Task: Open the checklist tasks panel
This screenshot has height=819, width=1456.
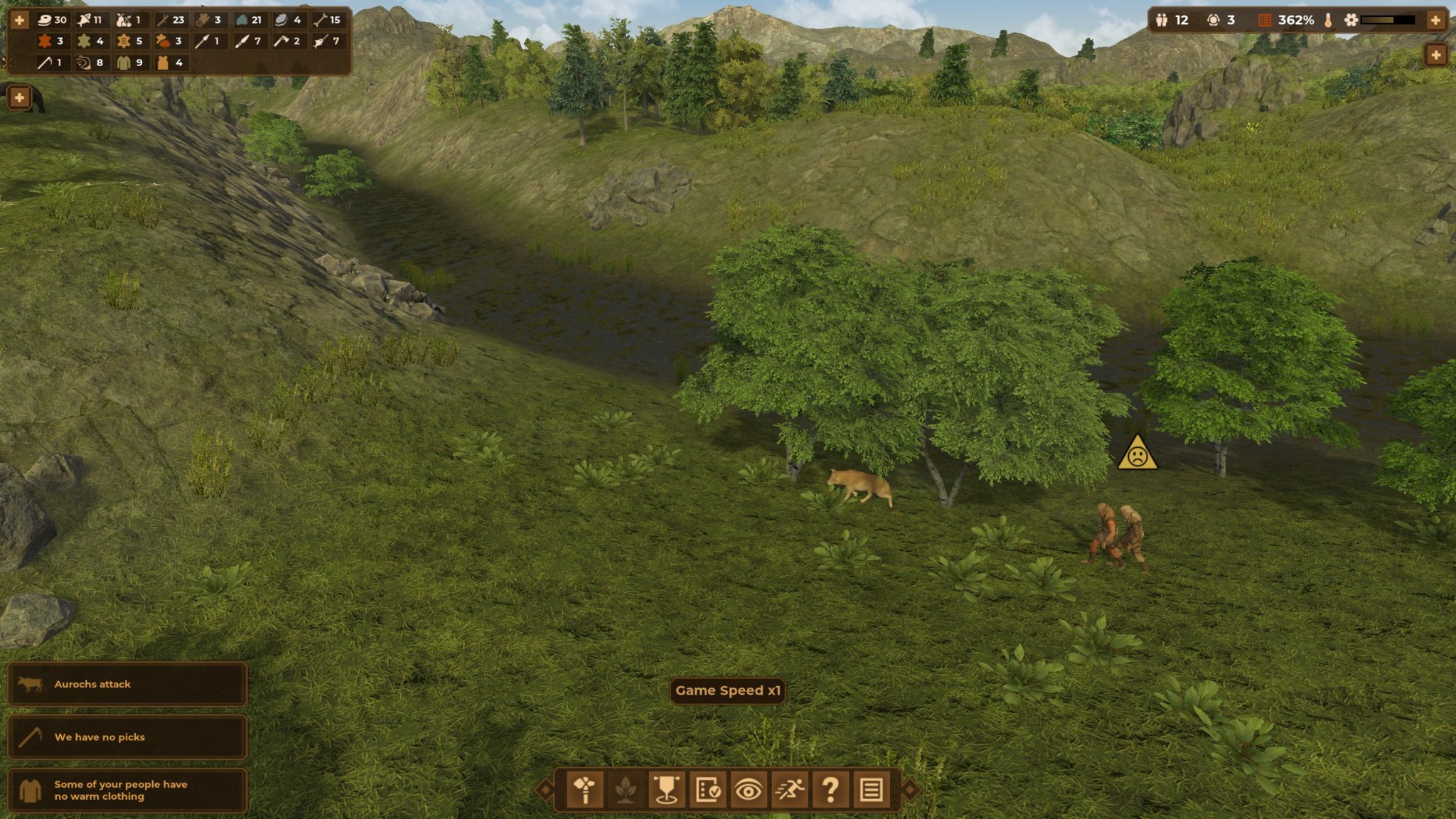Action: pyautogui.click(x=707, y=789)
